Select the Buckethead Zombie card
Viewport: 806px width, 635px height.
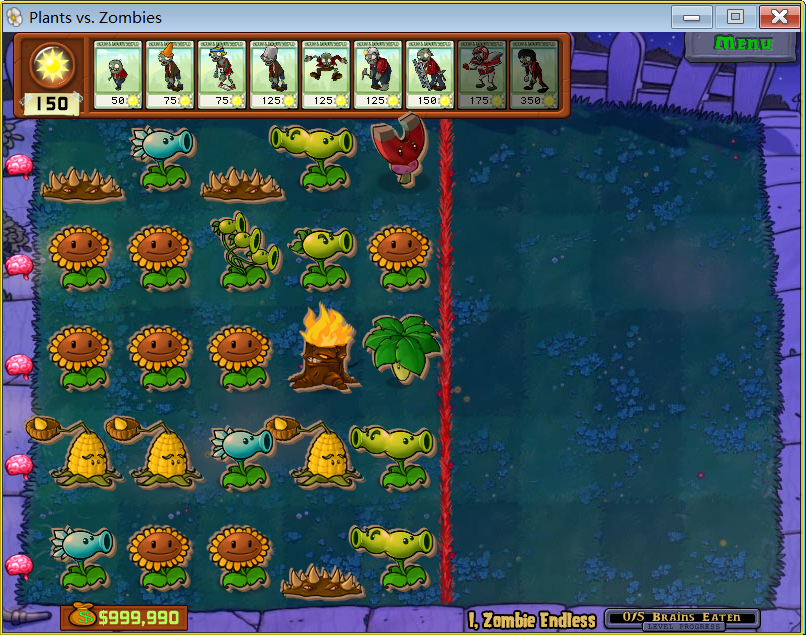click(274, 74)
